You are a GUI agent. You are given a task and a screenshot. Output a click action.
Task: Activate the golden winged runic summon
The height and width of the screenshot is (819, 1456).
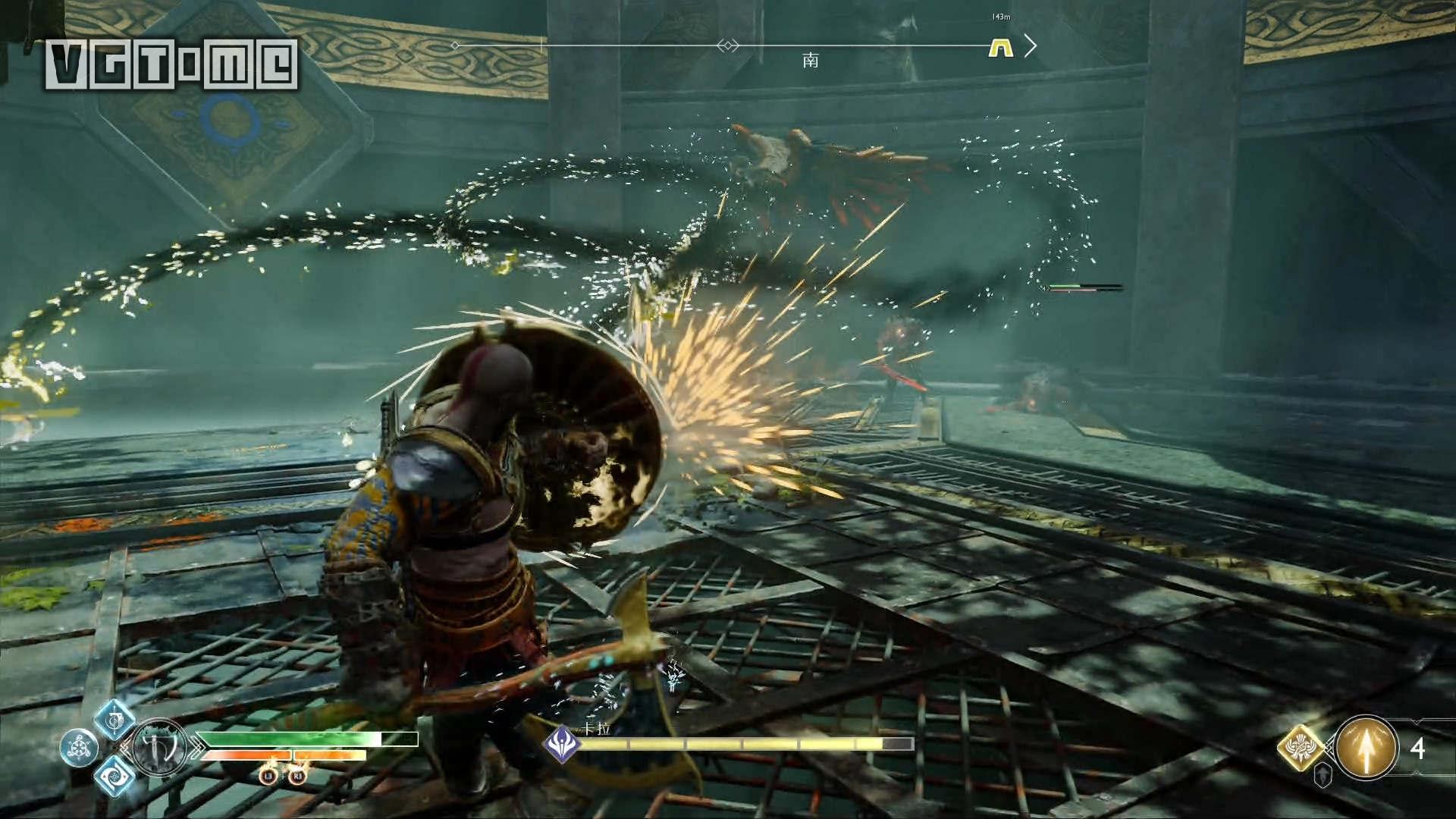[1302, 747]
